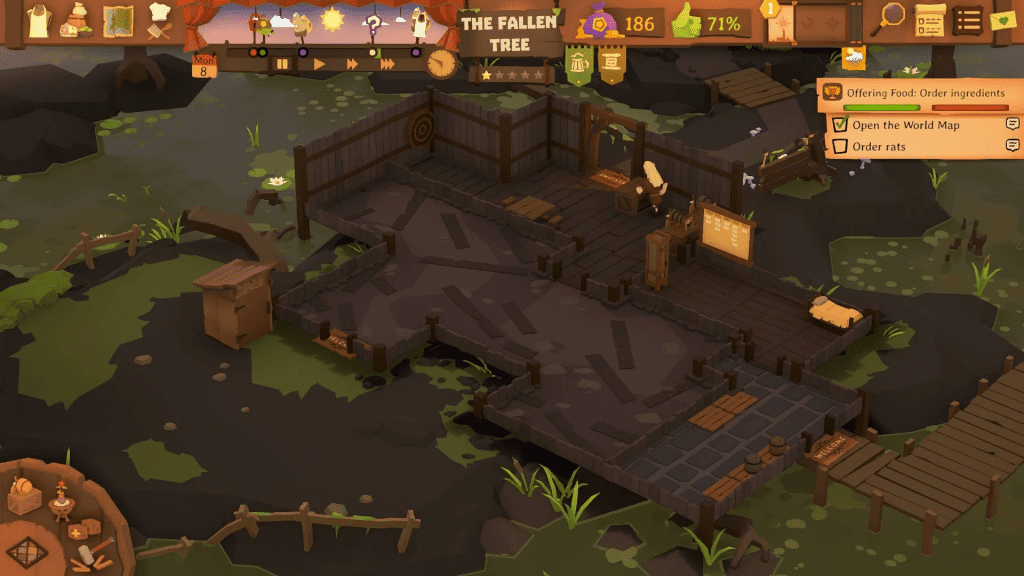Select the Order rats objective
The image size is (1024, 576).
click(878, 147)
